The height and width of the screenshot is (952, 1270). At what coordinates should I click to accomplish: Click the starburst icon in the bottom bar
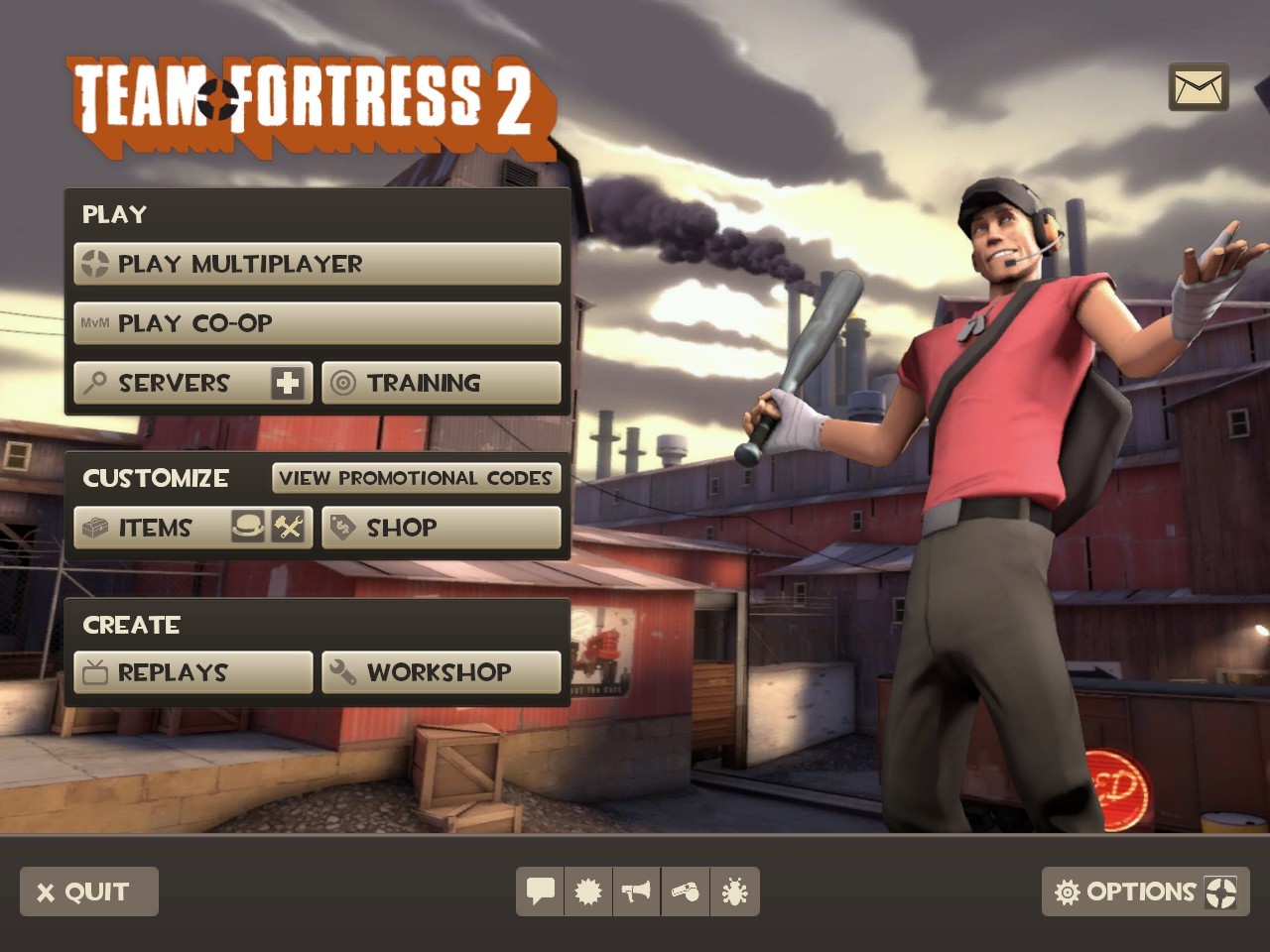click(587, 892)
